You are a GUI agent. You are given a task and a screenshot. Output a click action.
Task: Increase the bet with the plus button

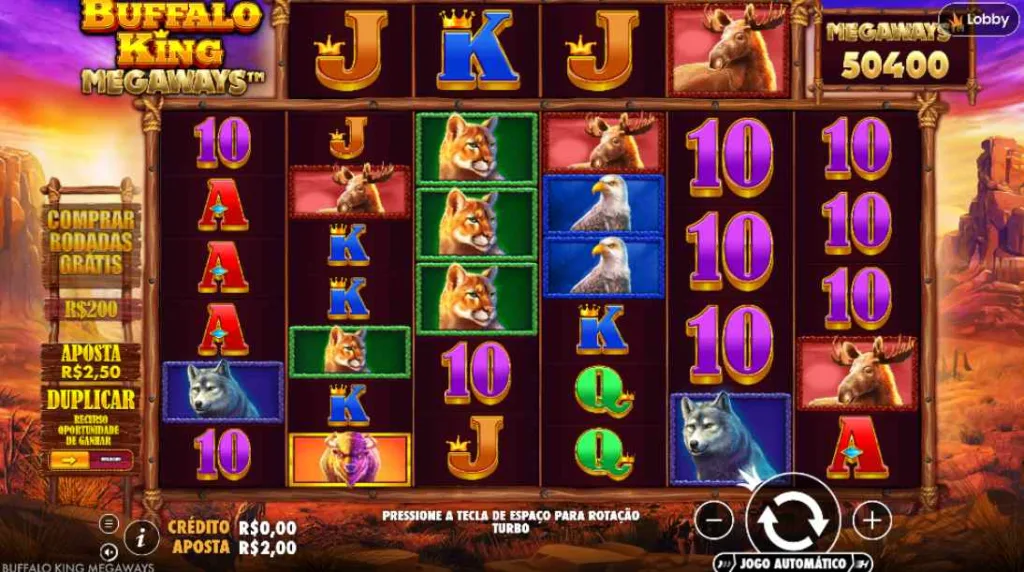(872, 520)
